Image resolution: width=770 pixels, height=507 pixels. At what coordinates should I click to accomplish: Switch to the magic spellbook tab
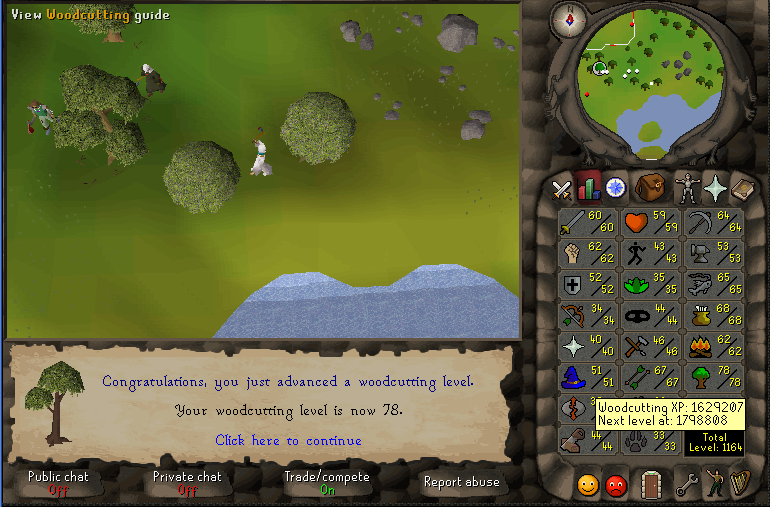click(x=745, y=187)
